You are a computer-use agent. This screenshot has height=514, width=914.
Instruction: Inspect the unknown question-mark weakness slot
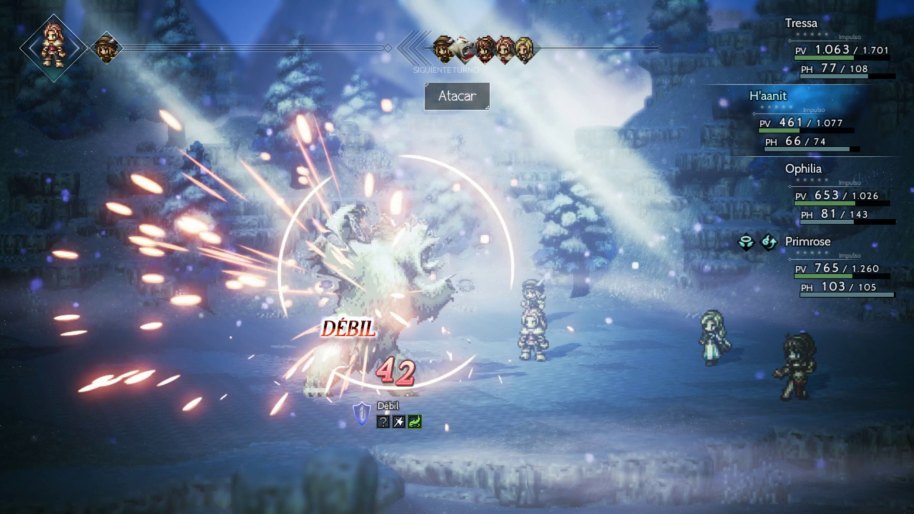(383, 422)
